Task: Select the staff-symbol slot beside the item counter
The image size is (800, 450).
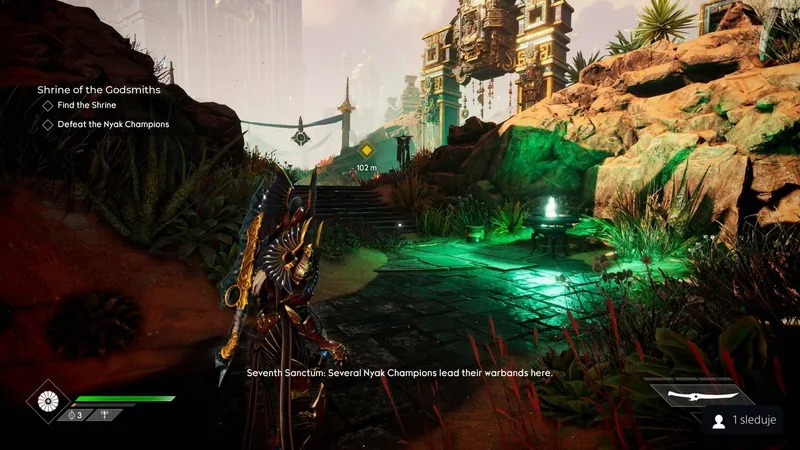Action: click(105, 414)
